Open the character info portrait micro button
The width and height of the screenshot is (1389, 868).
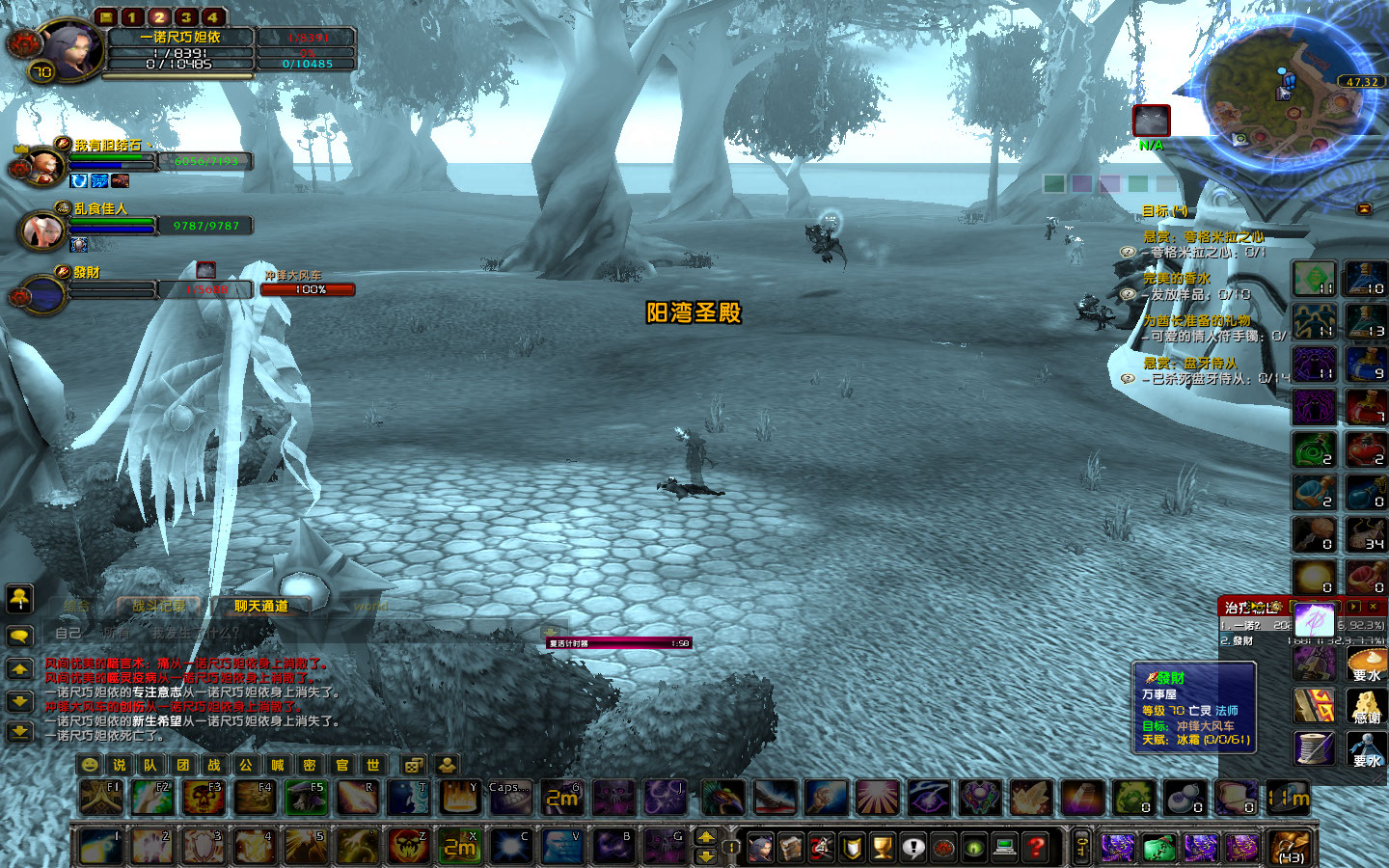(760, 848)
